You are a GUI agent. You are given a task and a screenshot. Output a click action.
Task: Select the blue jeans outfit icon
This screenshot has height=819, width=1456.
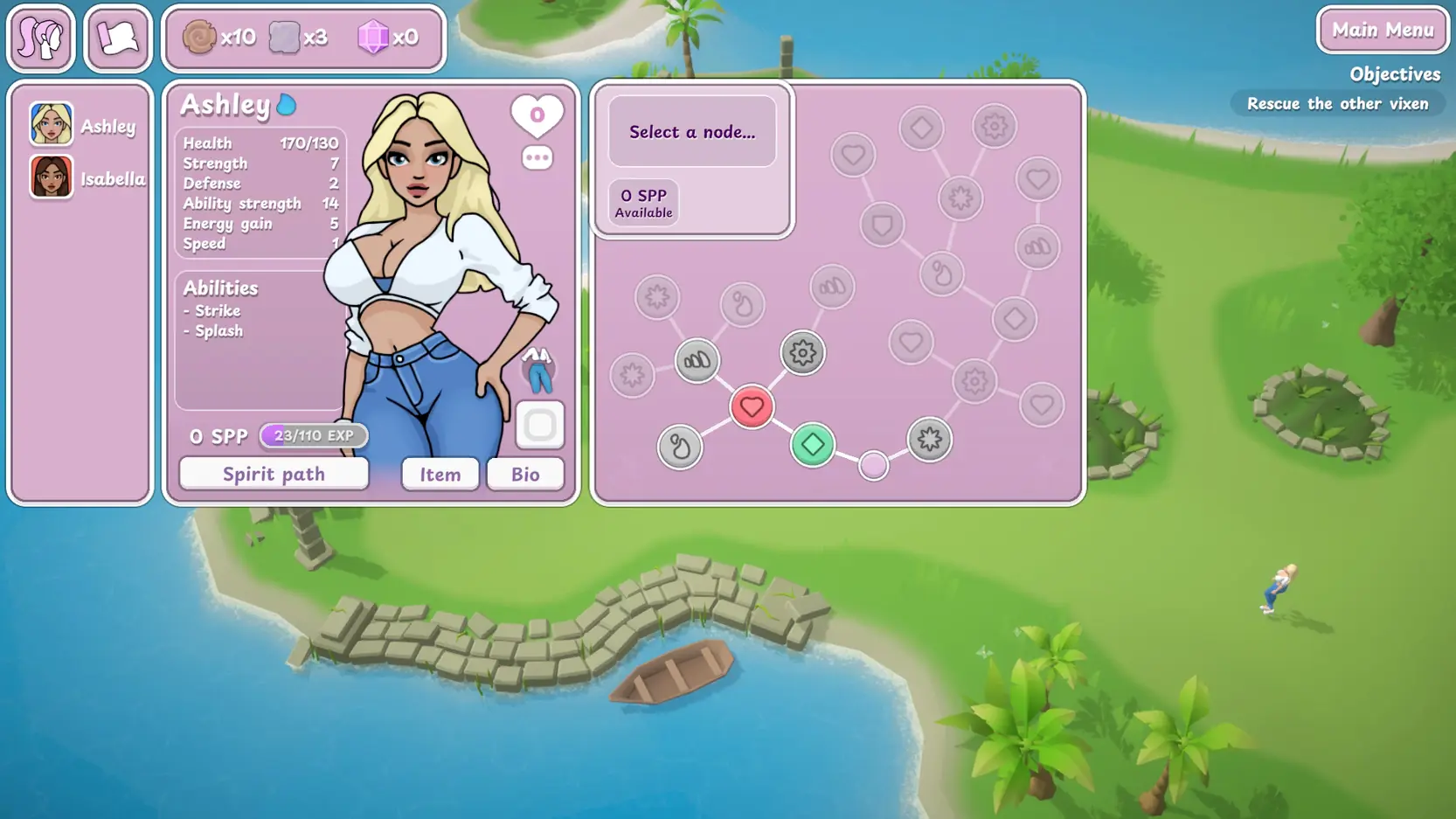pyautogui.click(x=538, y=370)
